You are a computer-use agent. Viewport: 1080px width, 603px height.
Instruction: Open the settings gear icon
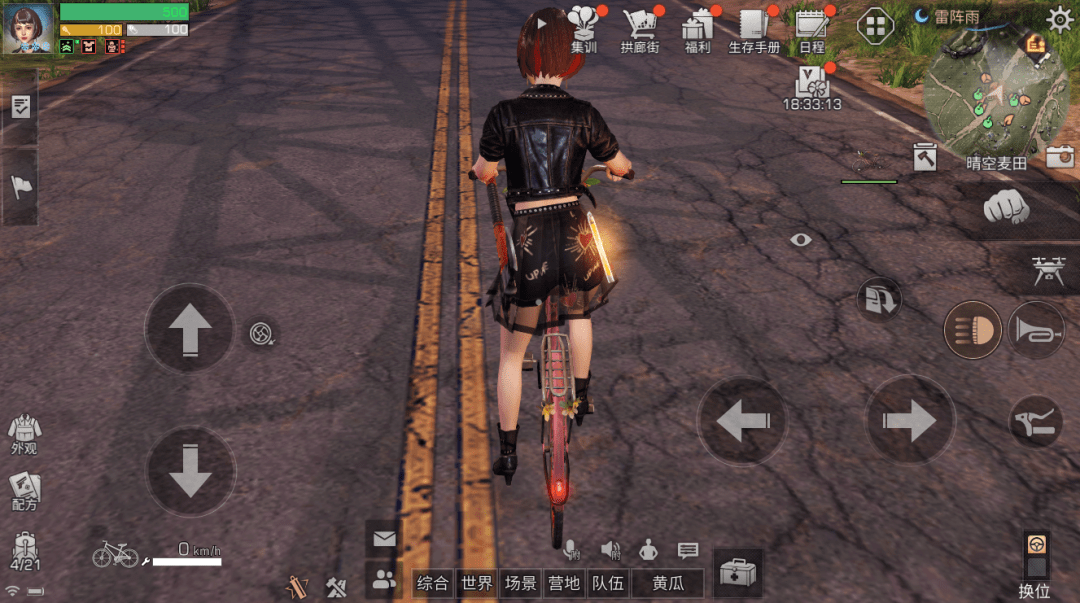click(x=1060, y=19)
